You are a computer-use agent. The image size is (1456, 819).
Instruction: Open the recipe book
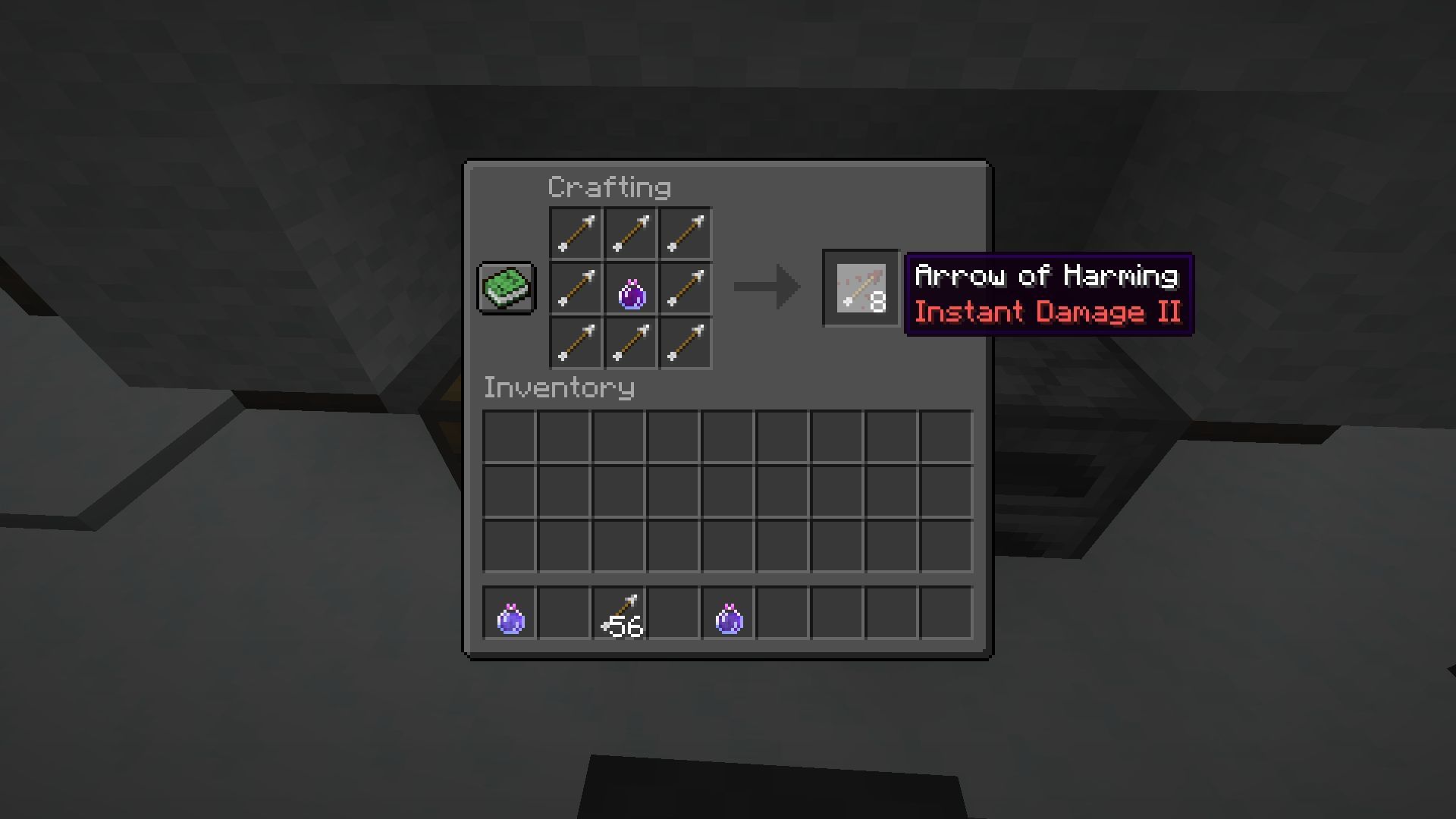click(x=505, y=288)
